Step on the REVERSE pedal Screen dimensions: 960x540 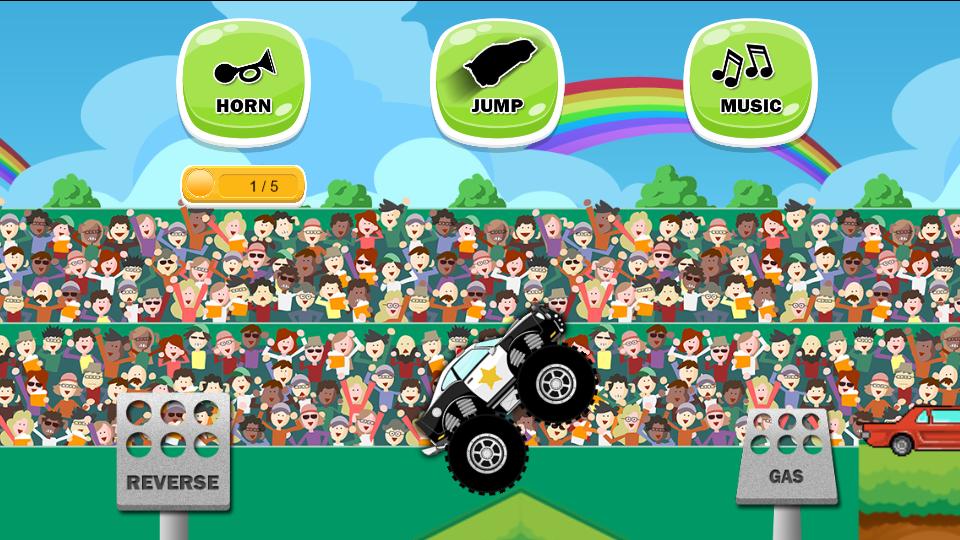[x=172, y=454]
